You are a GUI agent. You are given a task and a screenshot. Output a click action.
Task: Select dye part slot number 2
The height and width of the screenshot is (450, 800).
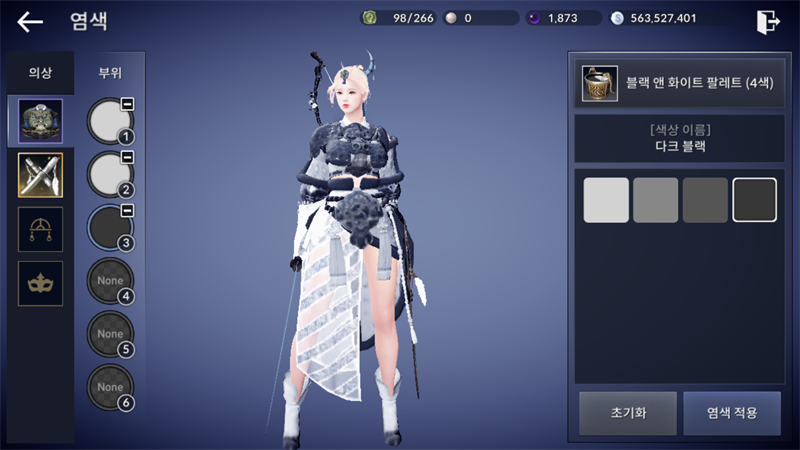[x=110, y=175]
